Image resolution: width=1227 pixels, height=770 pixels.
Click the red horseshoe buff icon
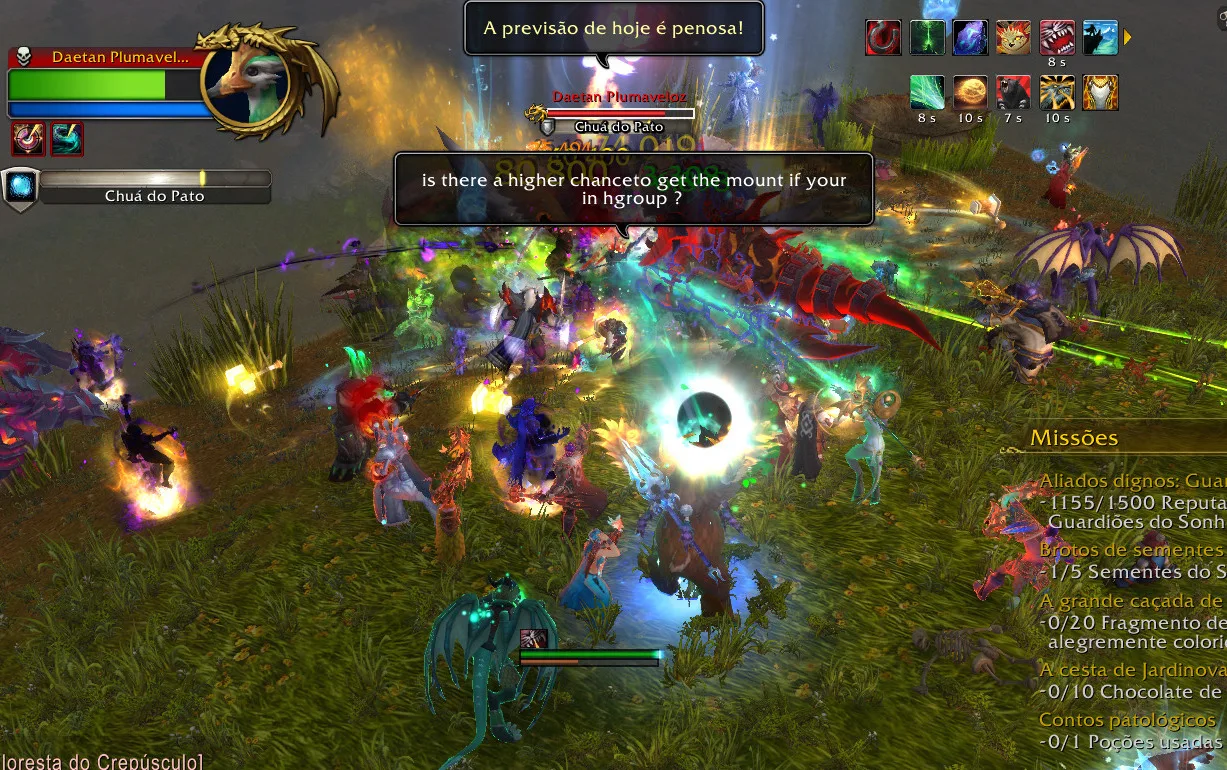tap(883, 38)
